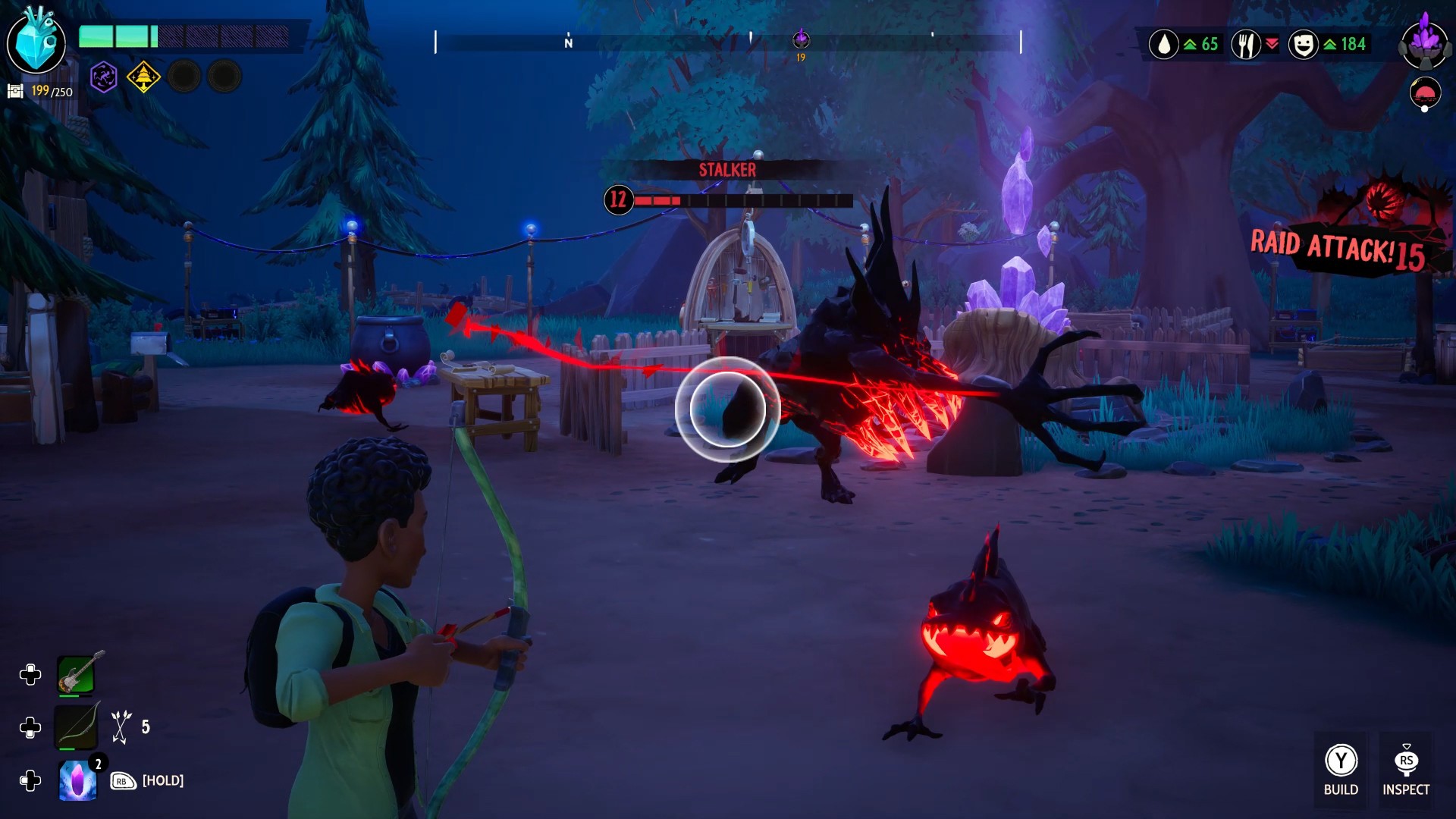Open the purple crystal brazier icon
Image resolution: width=1456 pixels, height=819 pixels.
coord(1425,42)
